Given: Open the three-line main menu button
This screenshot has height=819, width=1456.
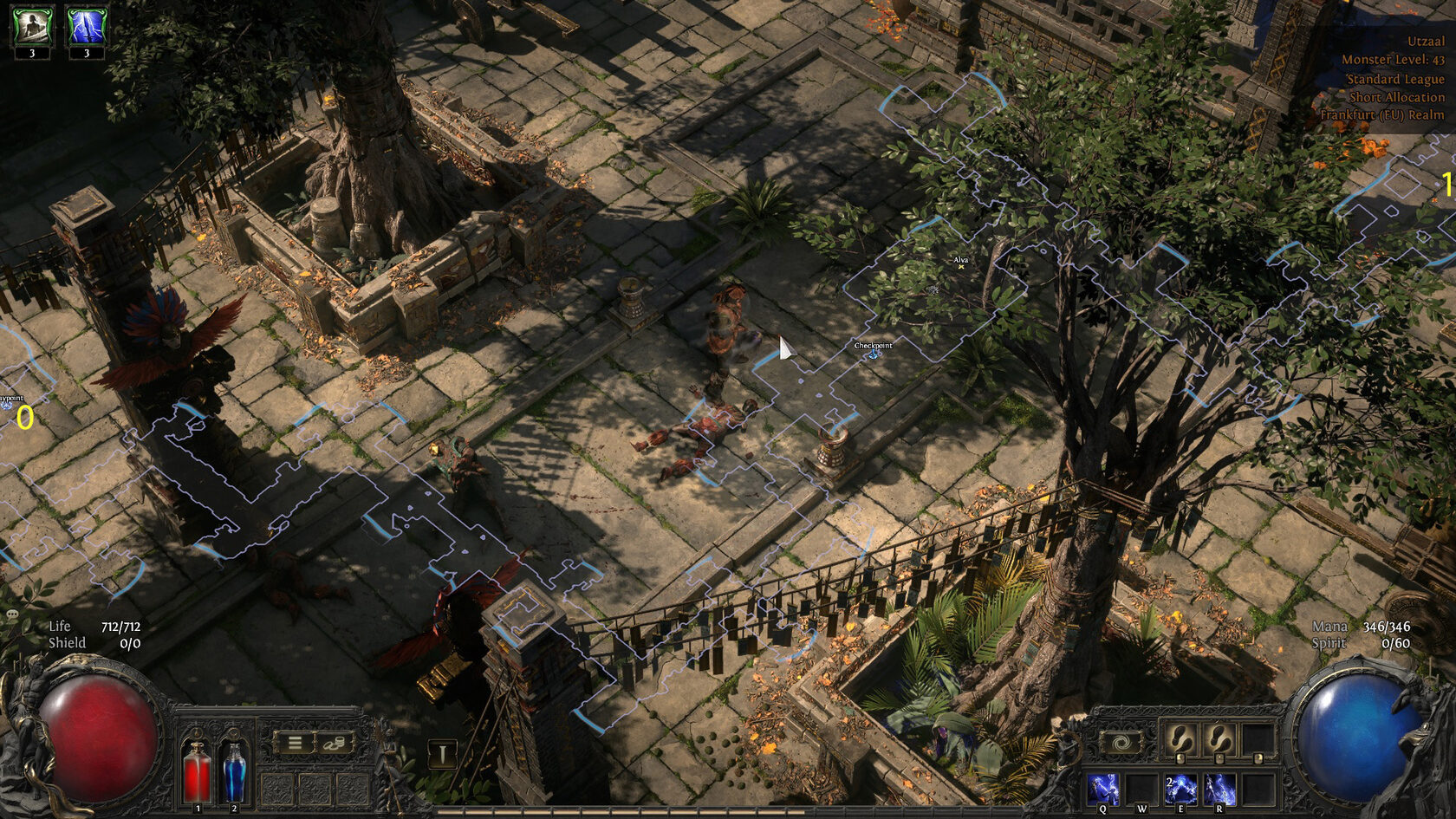Looking at the screenshot, I should click(295, 743).
